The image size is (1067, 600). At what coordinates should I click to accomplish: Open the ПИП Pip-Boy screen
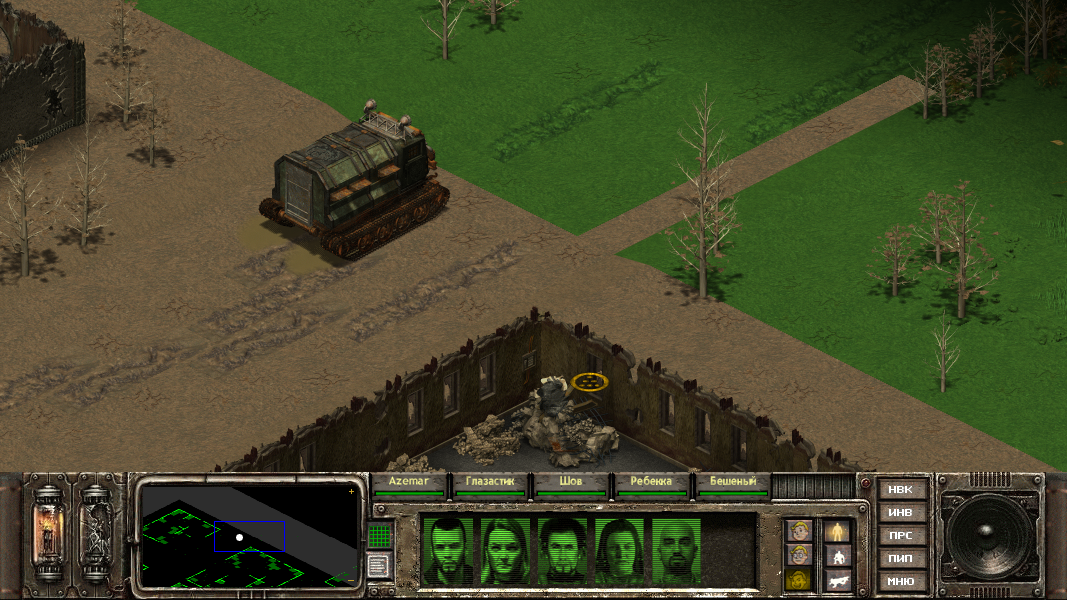(x=900, y=559)
